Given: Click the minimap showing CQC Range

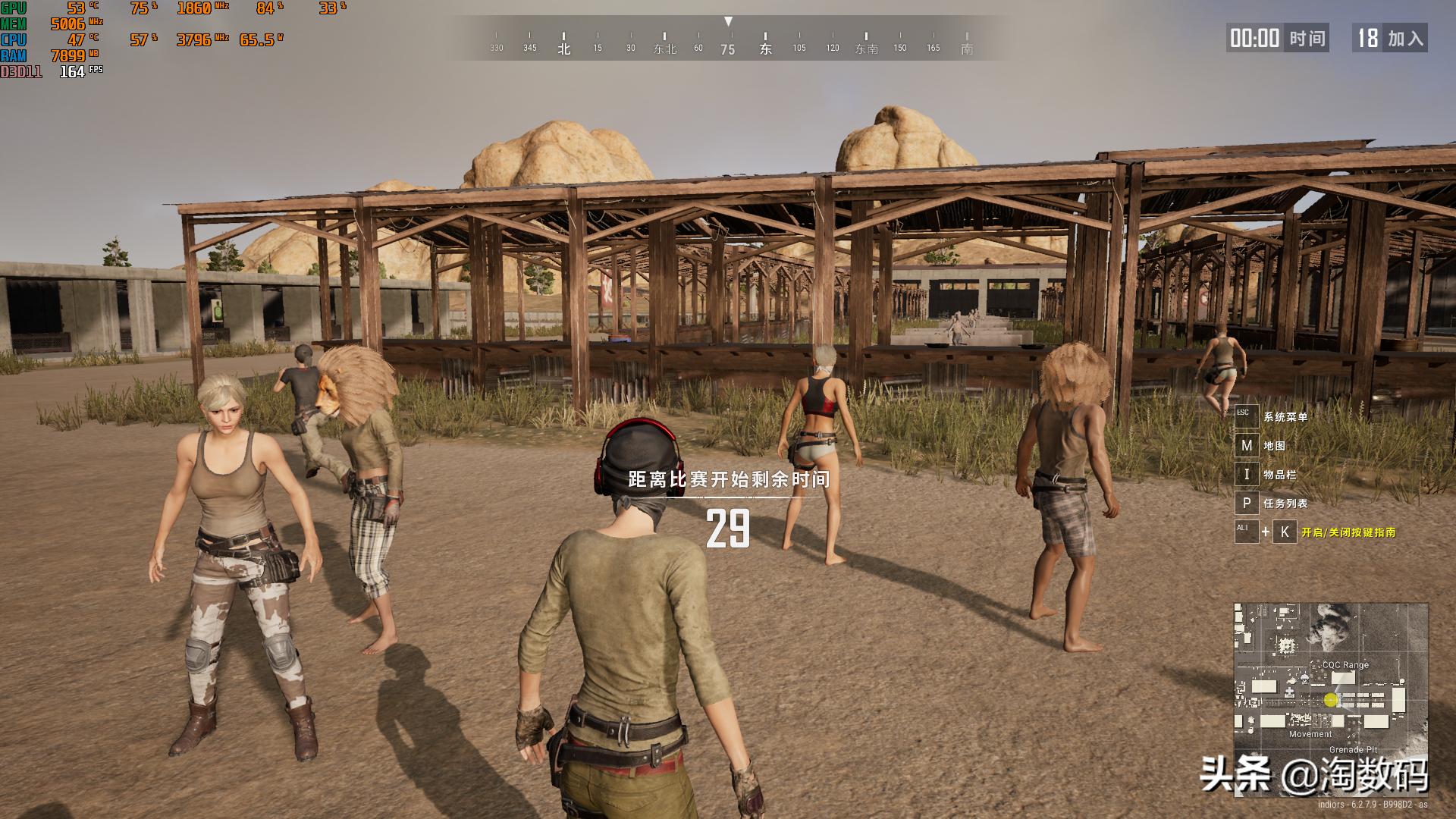Looking at the screenshot, I should [1330, 698].
